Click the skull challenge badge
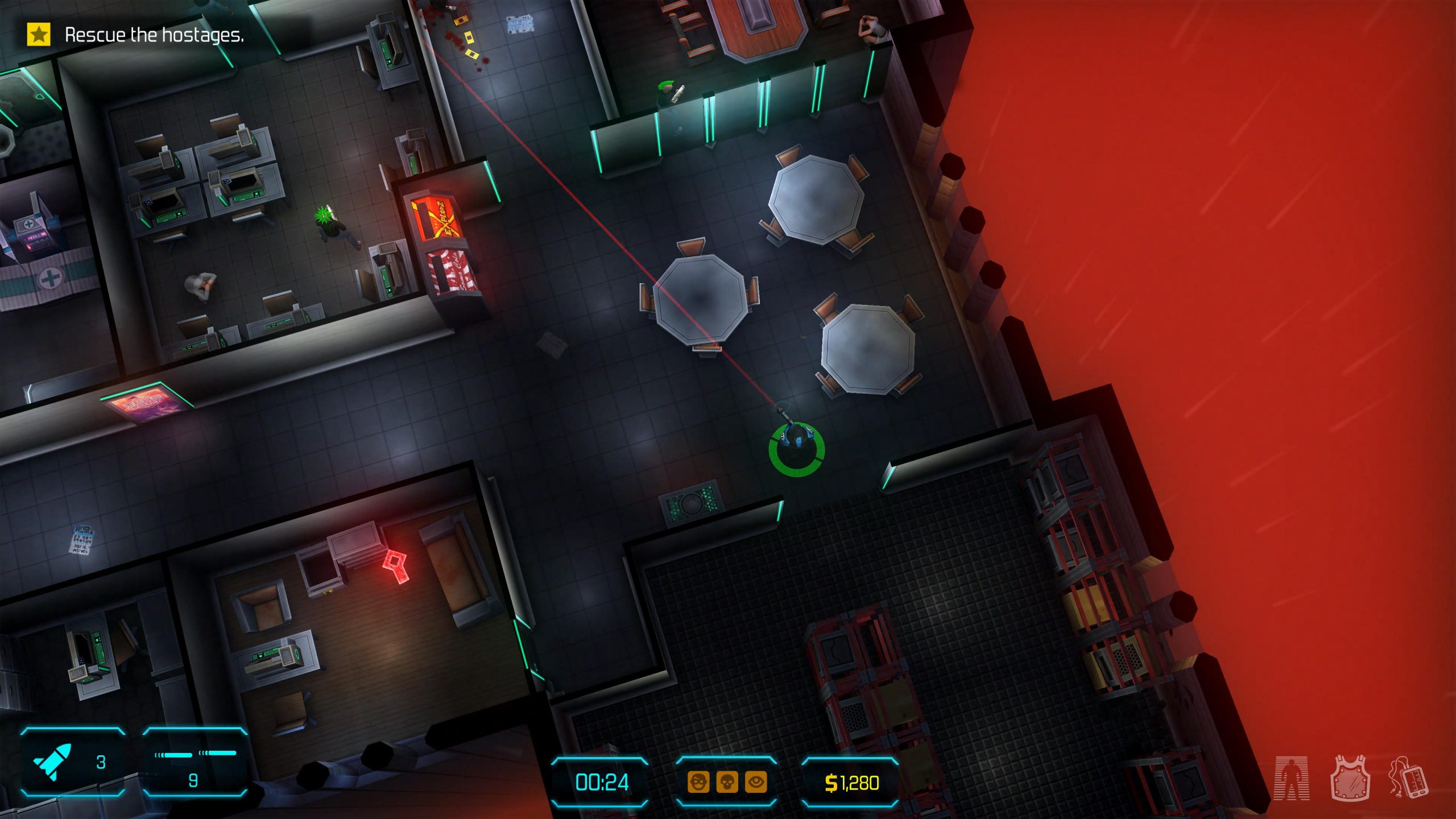The width and height of the screenshot is (1456, 819). 727,783
